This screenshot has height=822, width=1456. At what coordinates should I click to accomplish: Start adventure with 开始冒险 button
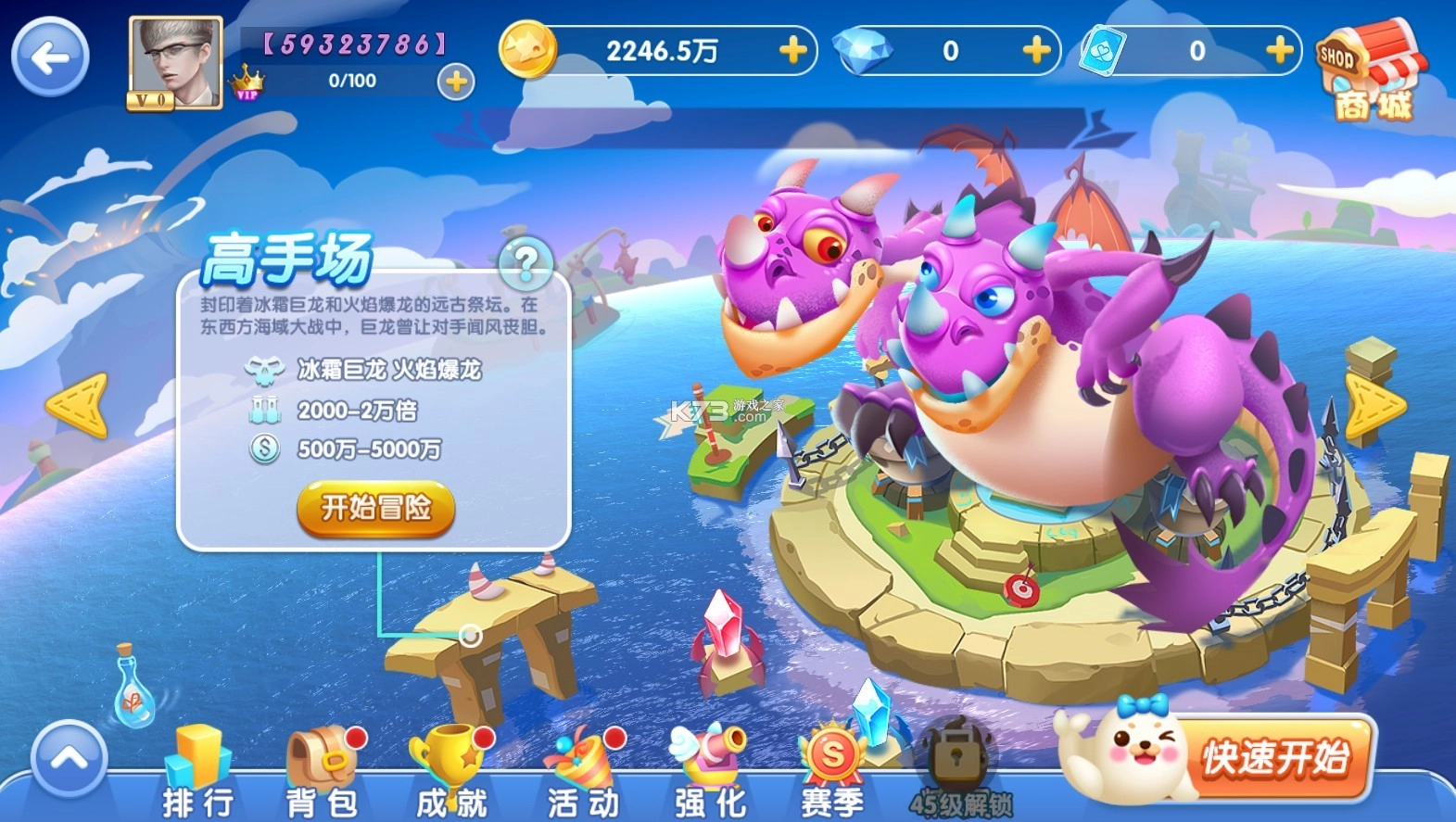[375, 508]
